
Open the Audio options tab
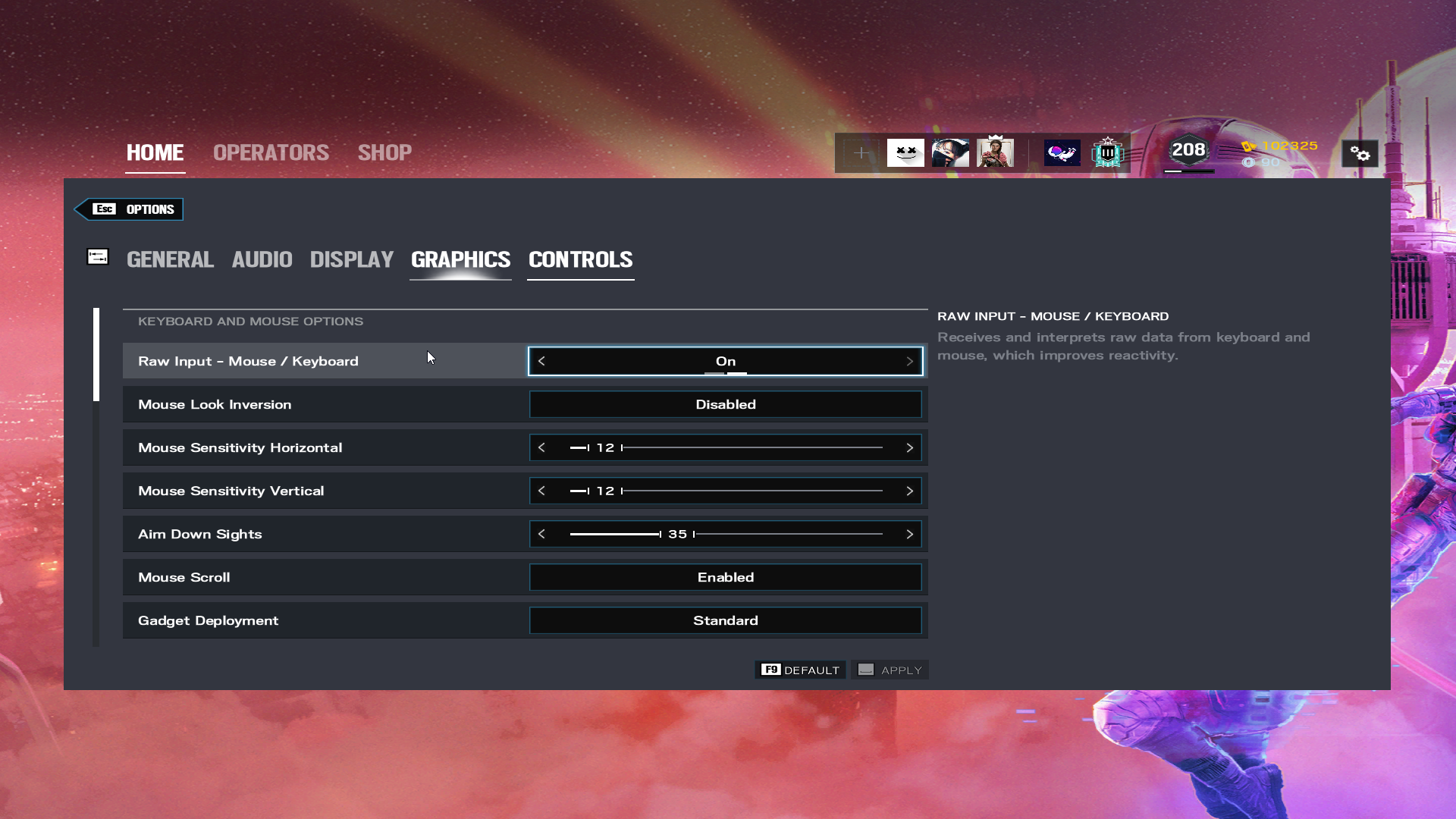(262, 260)
